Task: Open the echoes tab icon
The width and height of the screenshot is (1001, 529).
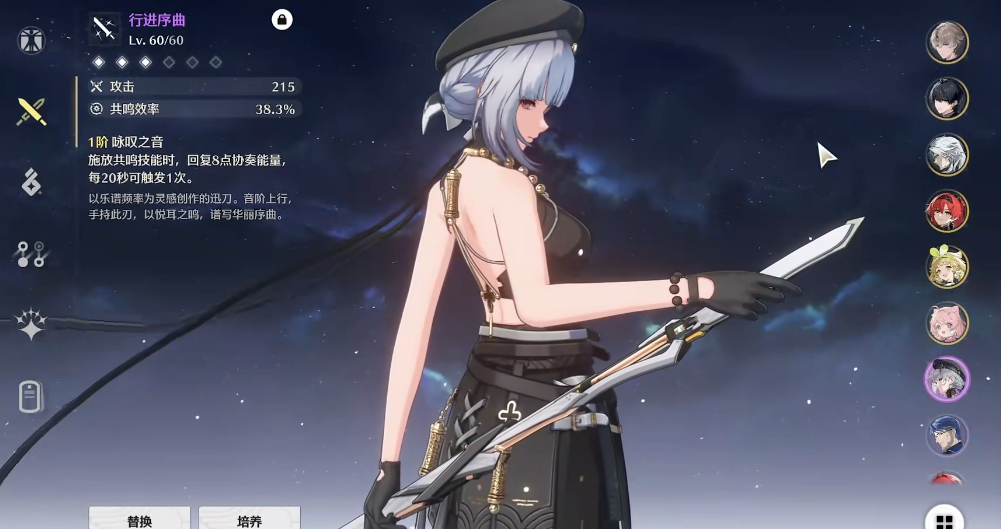Action: tap(32, 182)
